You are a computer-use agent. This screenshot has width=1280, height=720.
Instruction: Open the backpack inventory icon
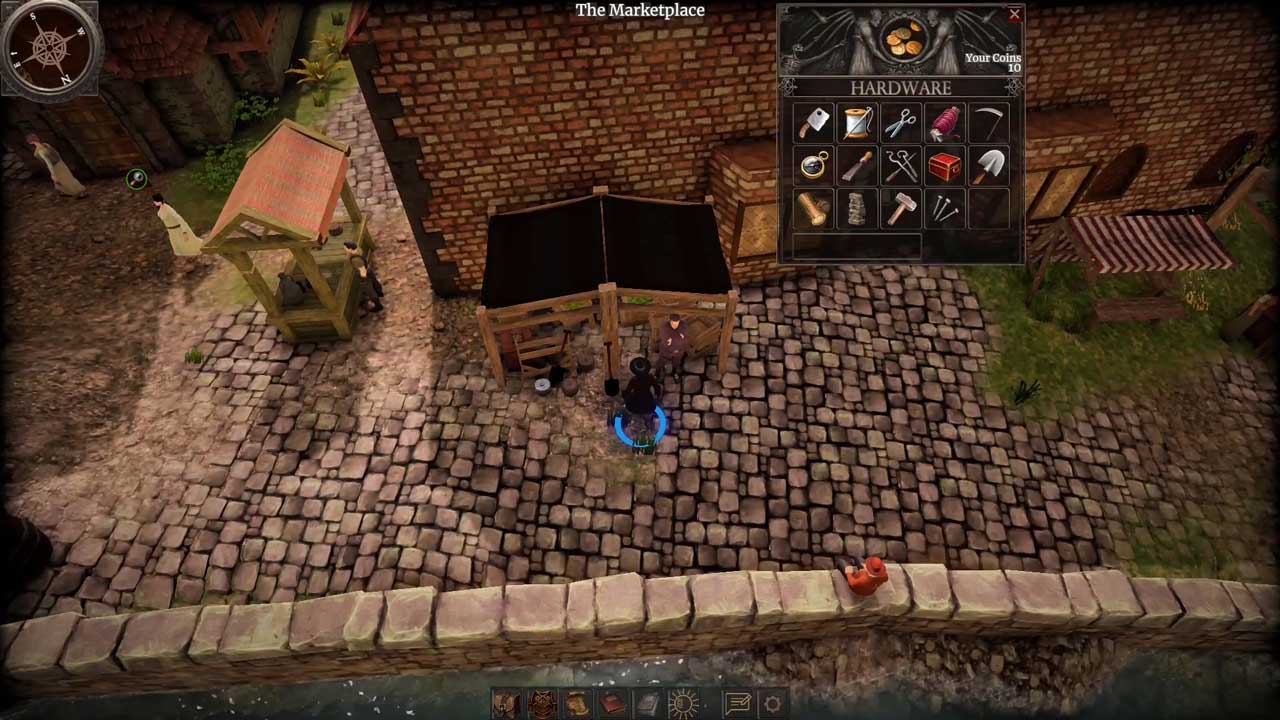coord(506,704)
